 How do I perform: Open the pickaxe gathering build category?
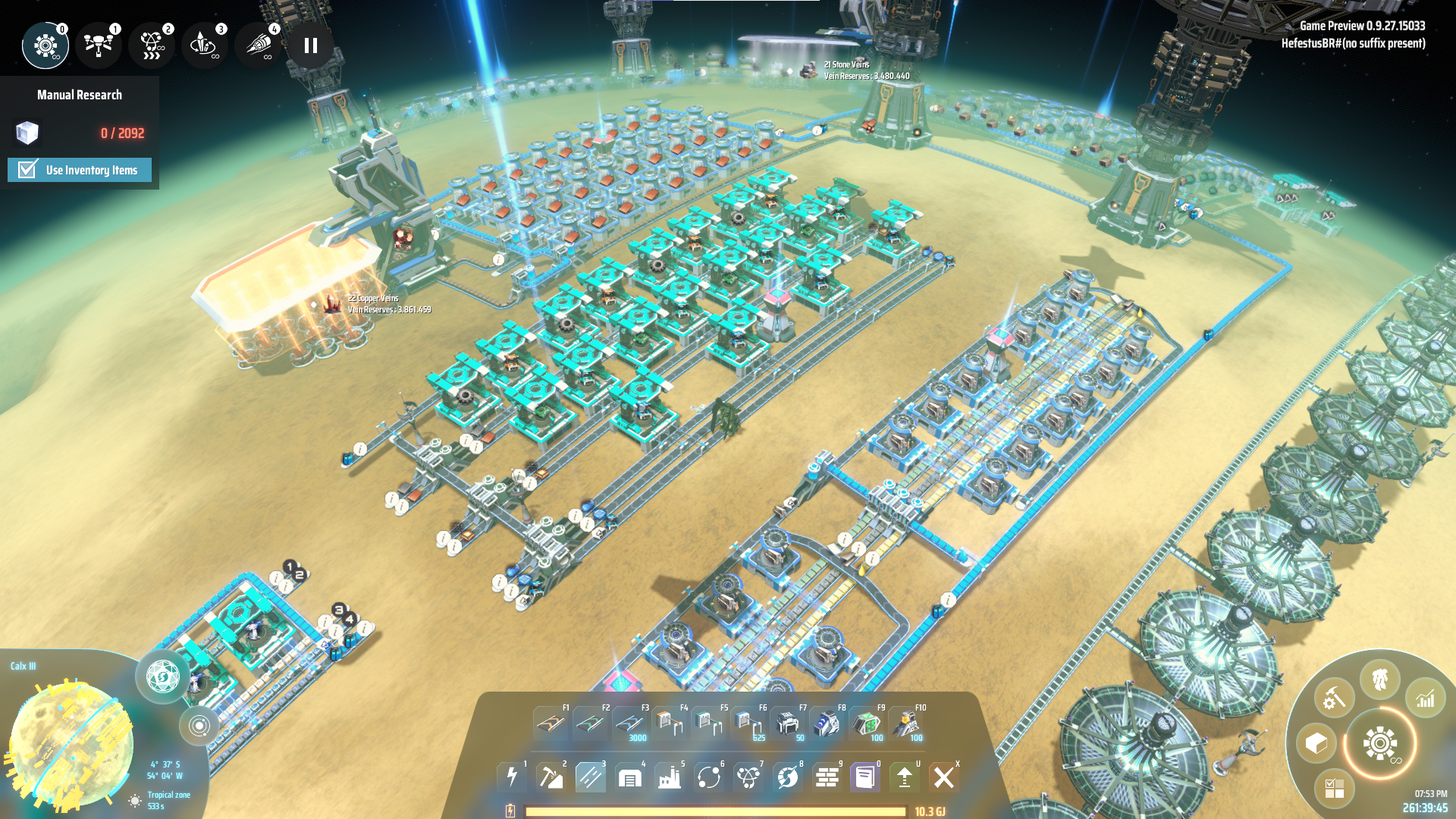pyautogui.click(x=551, y=777)
